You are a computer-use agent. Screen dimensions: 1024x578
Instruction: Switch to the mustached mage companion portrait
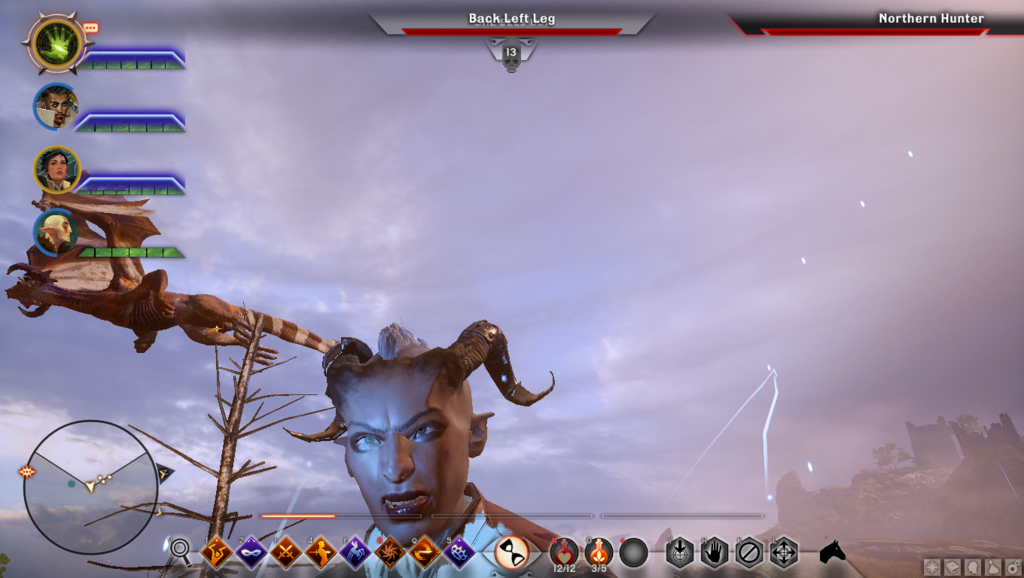[x=55, y=106]
